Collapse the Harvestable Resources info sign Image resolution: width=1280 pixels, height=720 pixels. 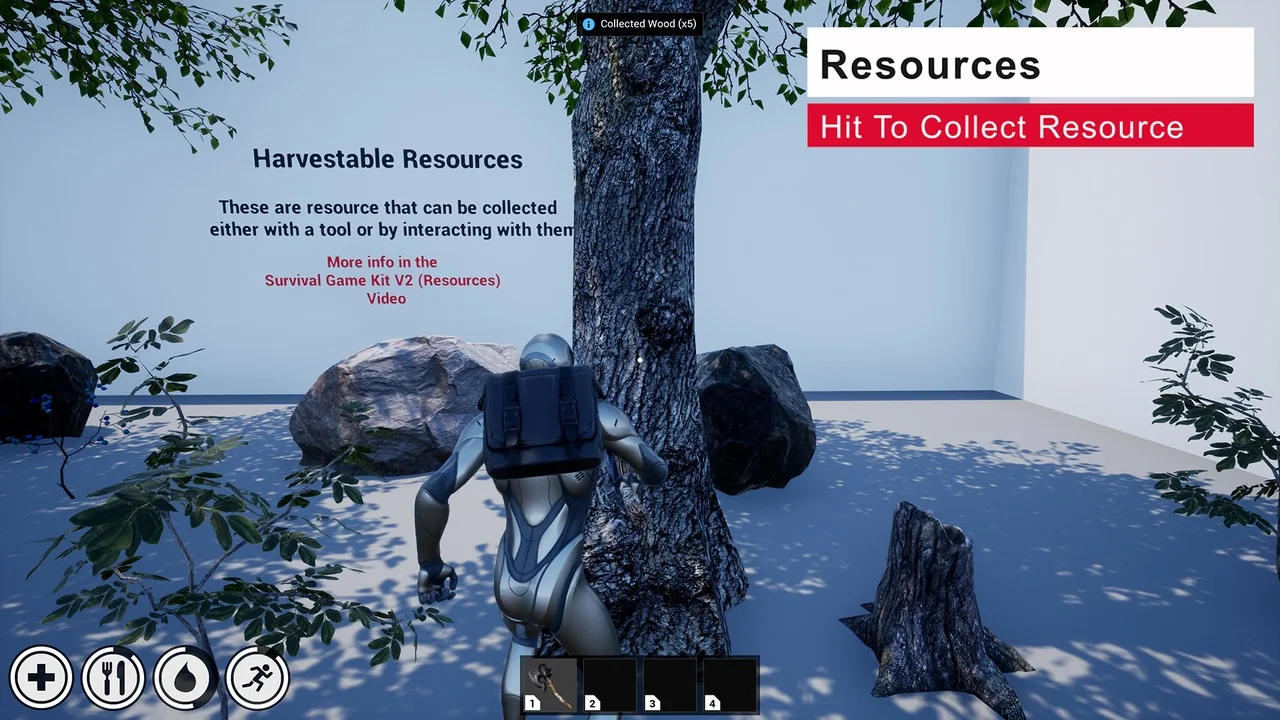pos(388,159)
